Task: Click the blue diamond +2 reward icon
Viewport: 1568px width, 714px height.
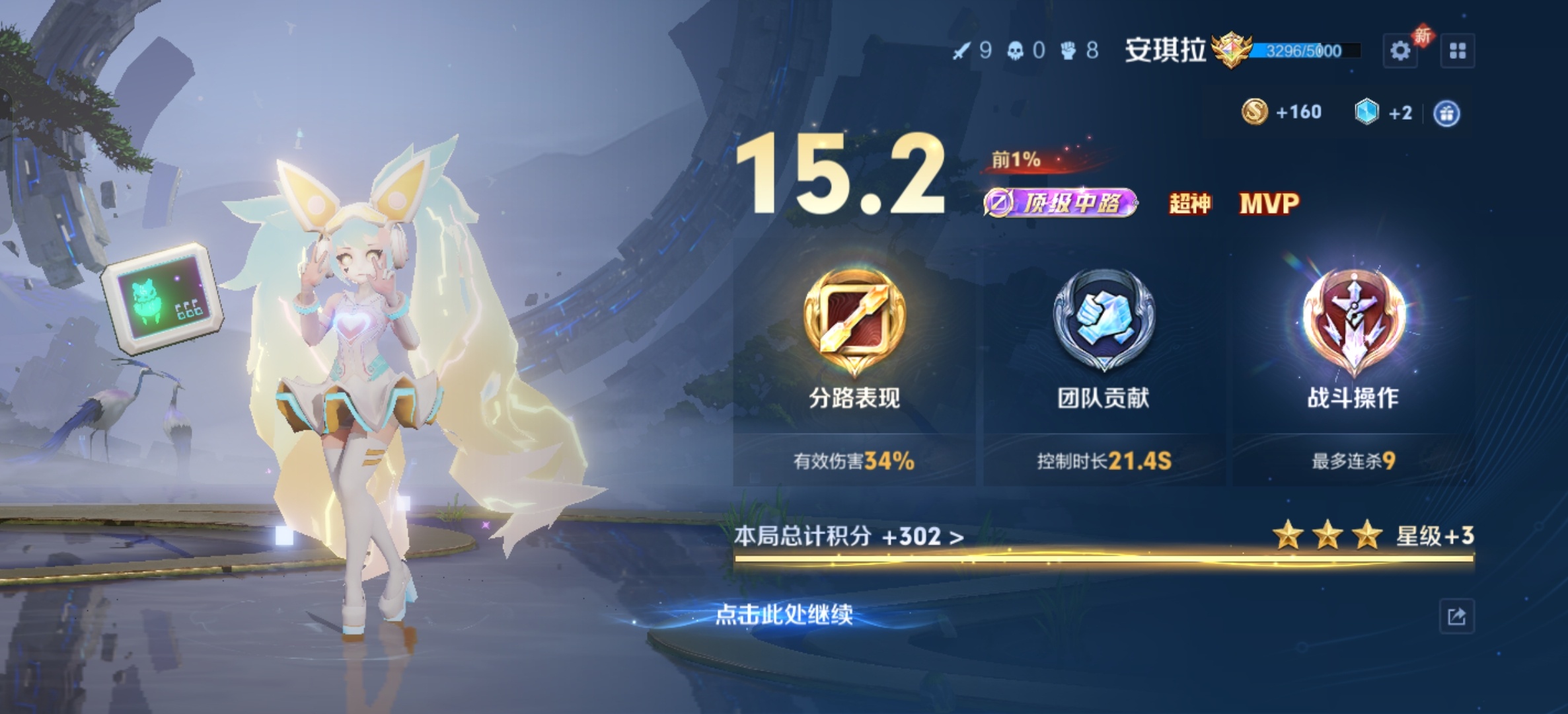Action: (1366, 111)
